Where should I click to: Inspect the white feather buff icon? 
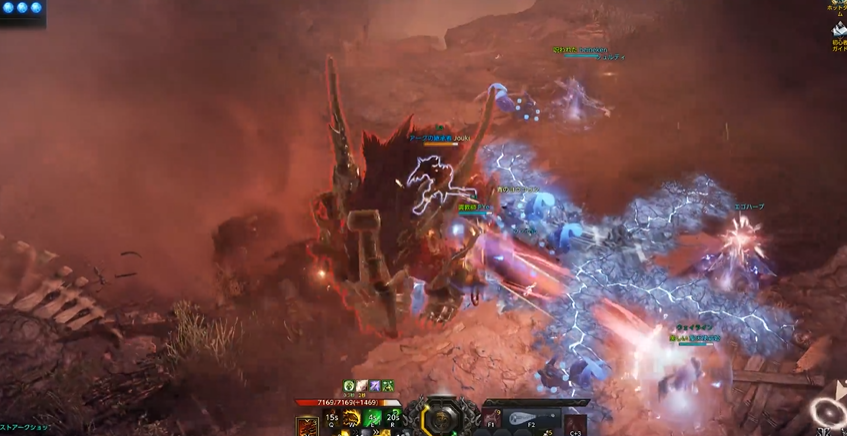pos(362,385)
